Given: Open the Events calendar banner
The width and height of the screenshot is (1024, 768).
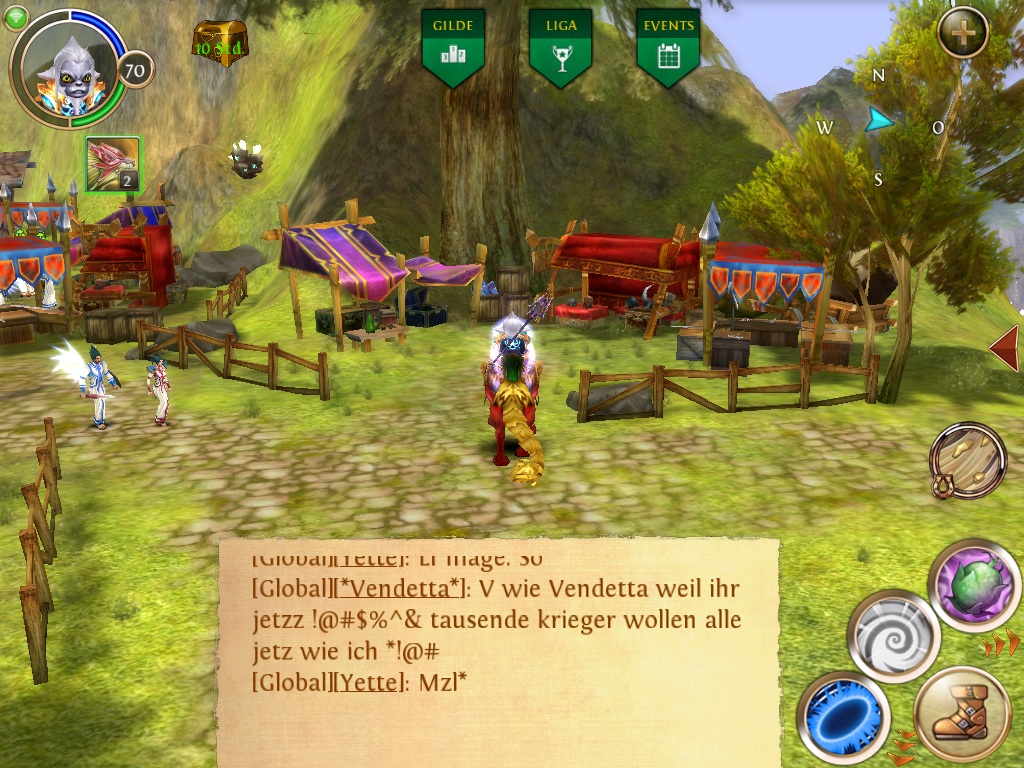Looking at the screenshot, I should pos(668,45).
